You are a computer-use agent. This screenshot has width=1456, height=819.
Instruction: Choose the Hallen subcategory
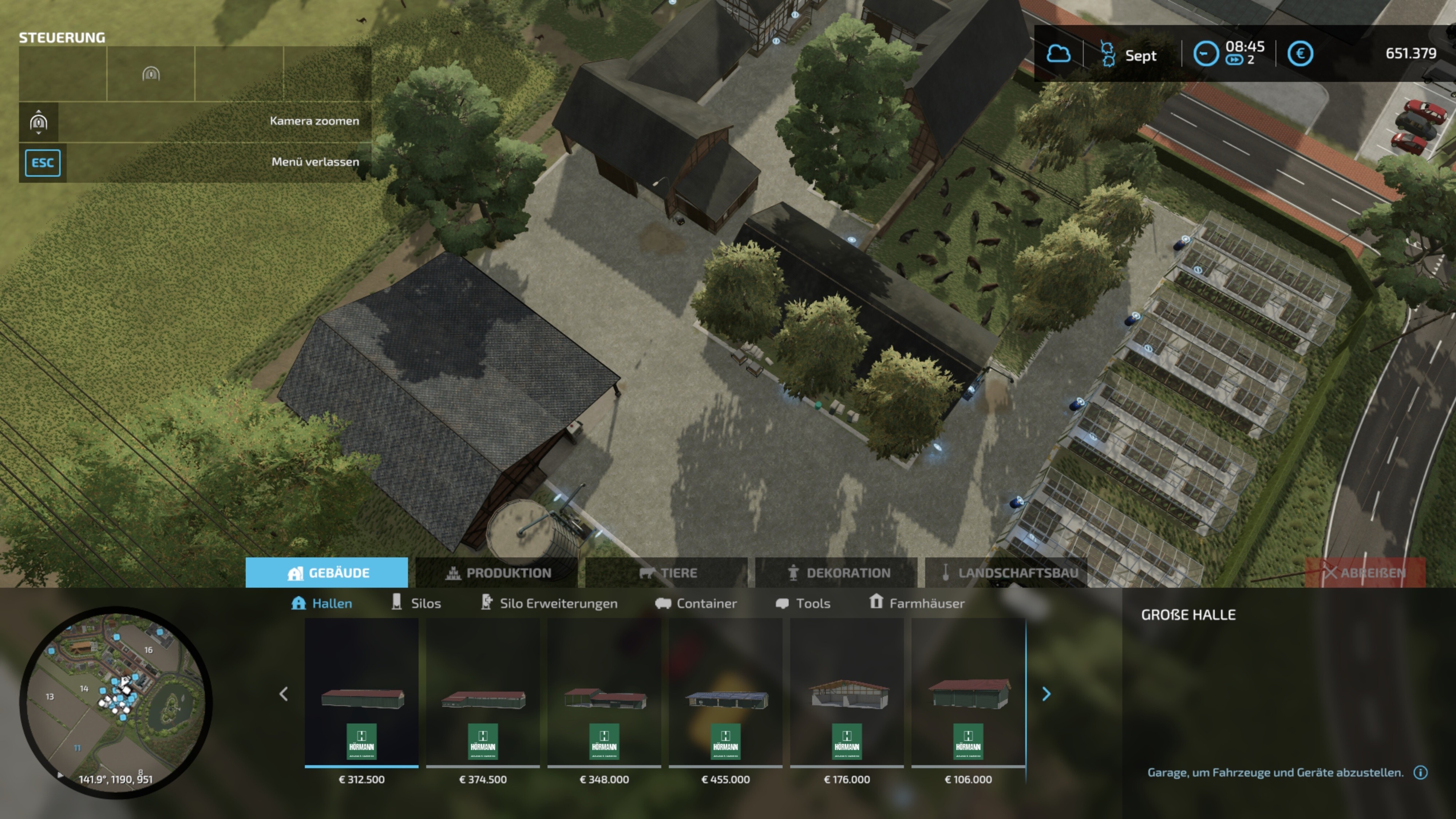click(x=321, y=603)
